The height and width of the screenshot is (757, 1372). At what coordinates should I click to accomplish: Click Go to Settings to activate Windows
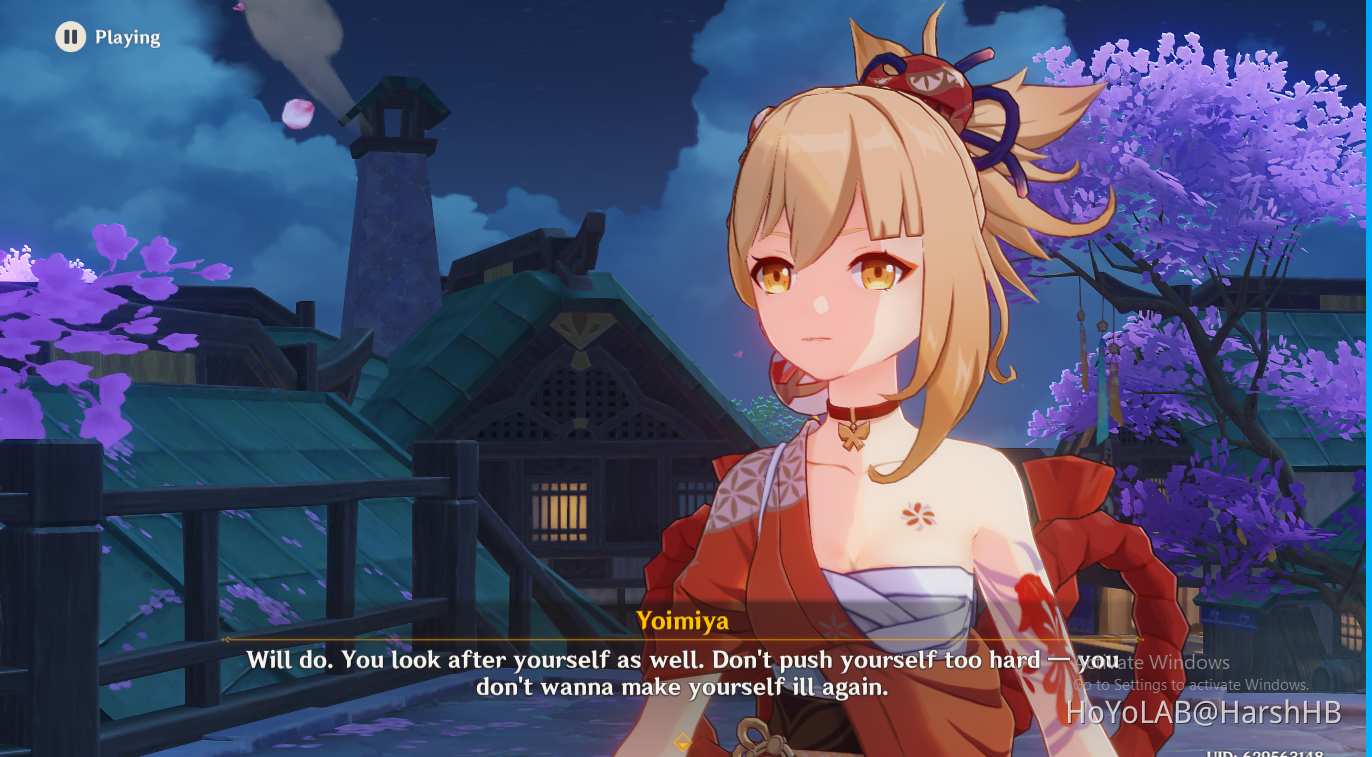click(1191, 684)
